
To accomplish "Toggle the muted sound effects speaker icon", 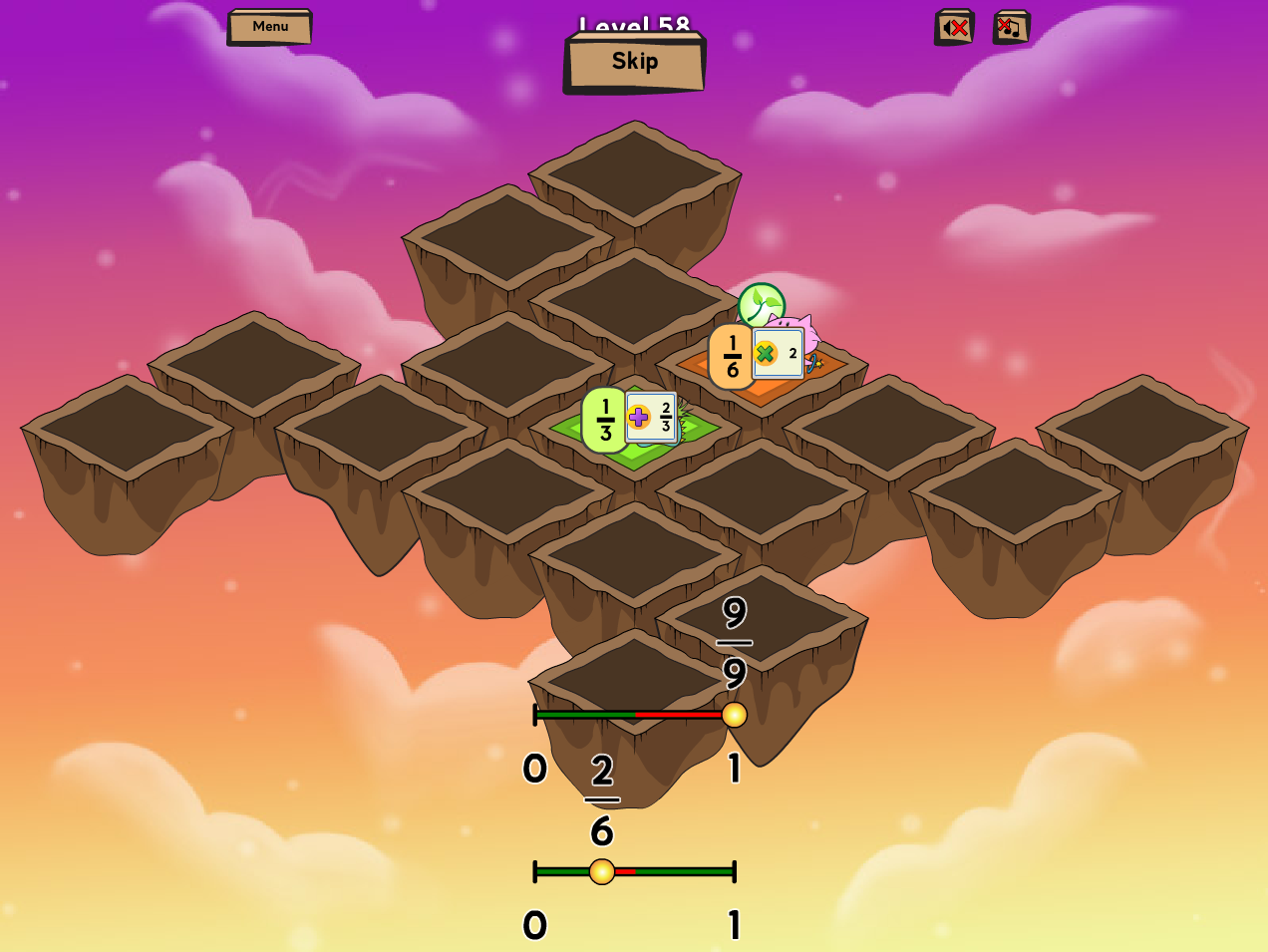I will [x=954, y=28].
